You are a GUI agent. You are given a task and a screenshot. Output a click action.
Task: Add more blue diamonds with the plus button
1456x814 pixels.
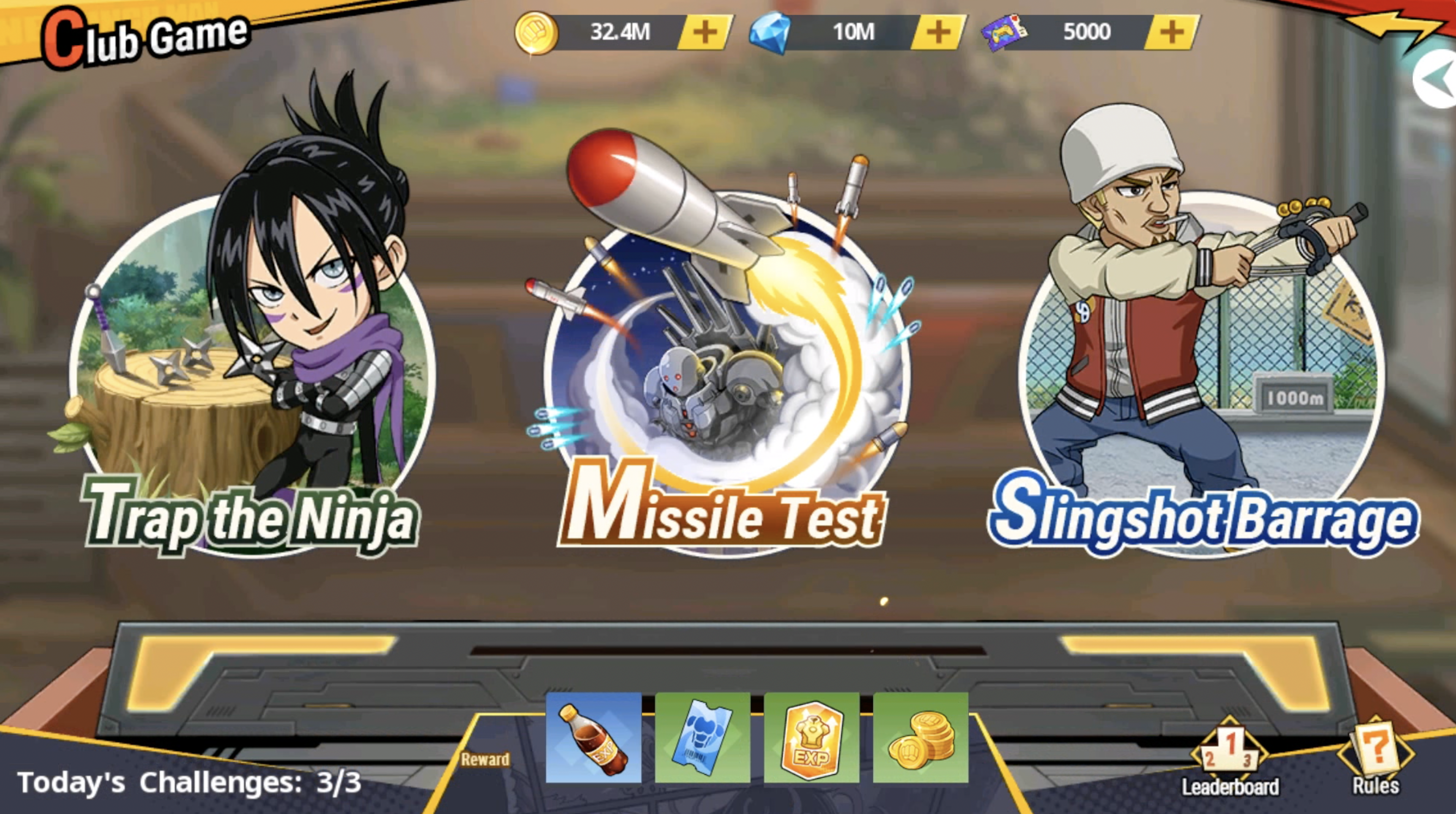(x=938, y=32)
